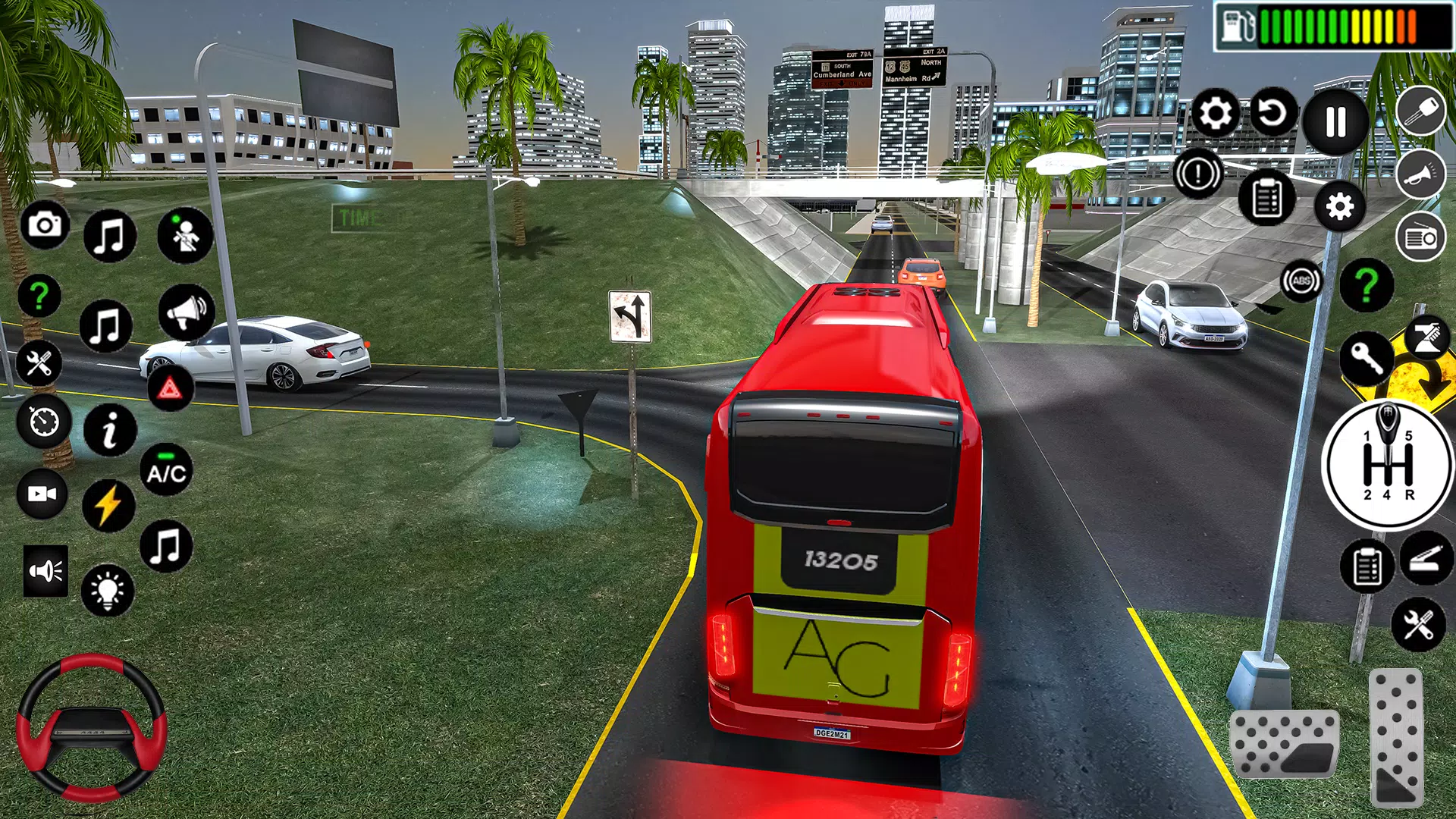Toggle the A/C button
The width and height of the screenshot is (1456, 819).
pos(167,472)
